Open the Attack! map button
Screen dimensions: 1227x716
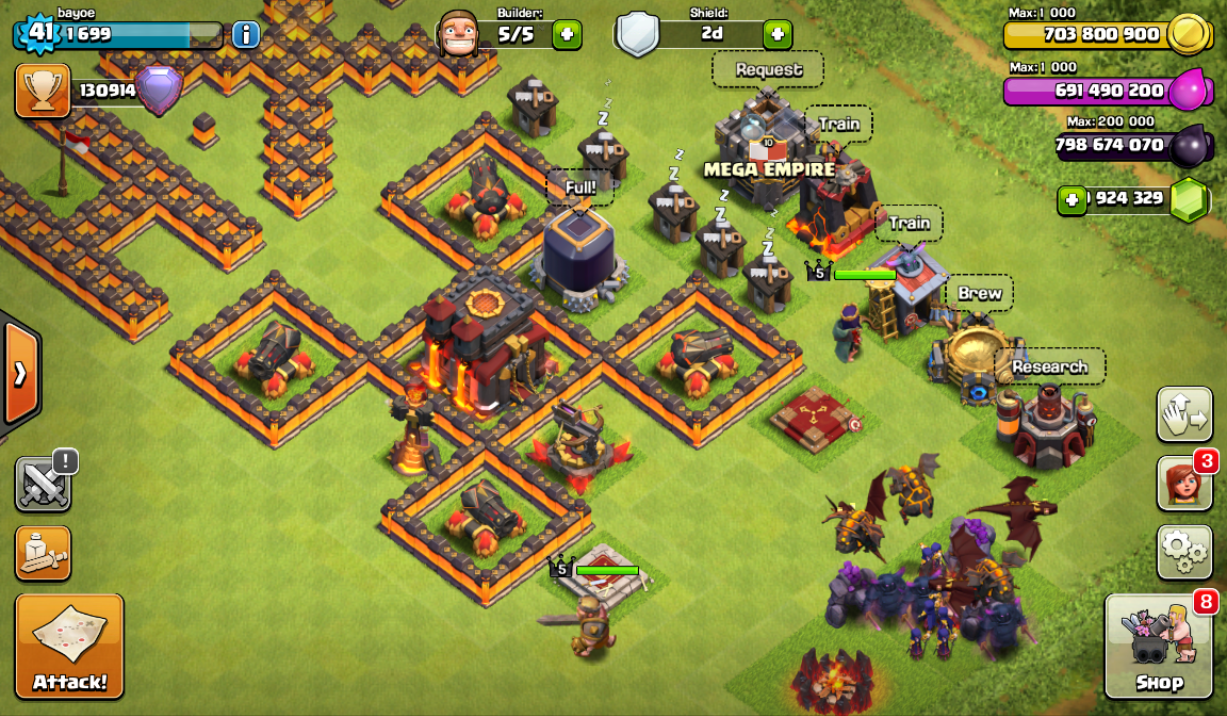click(69, 646)
